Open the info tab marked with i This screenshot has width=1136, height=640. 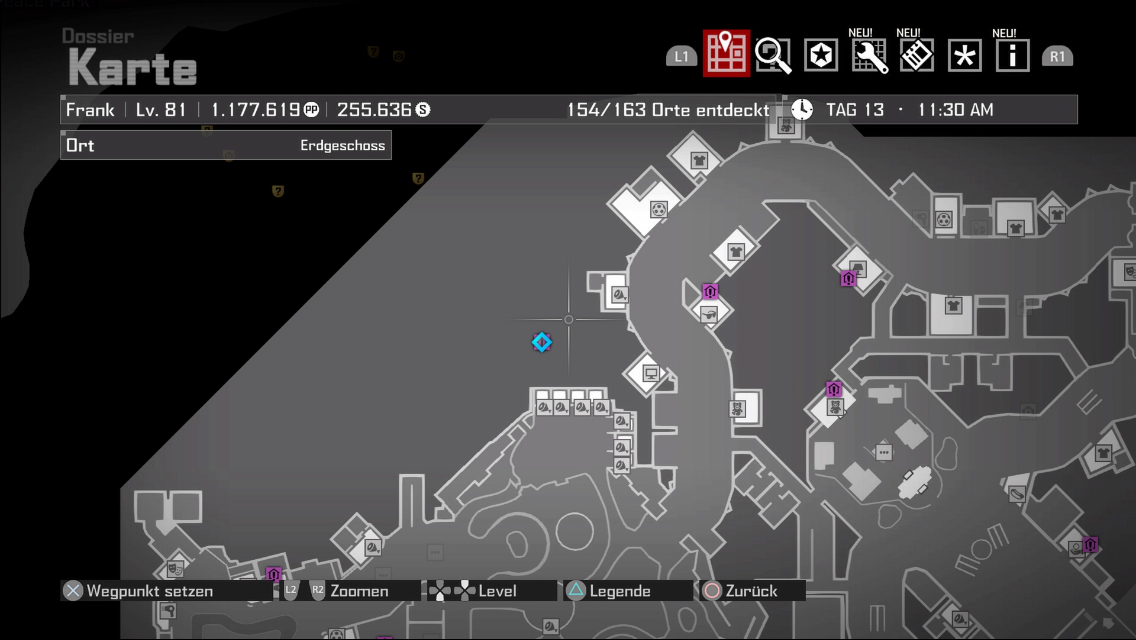(1012, 56)
